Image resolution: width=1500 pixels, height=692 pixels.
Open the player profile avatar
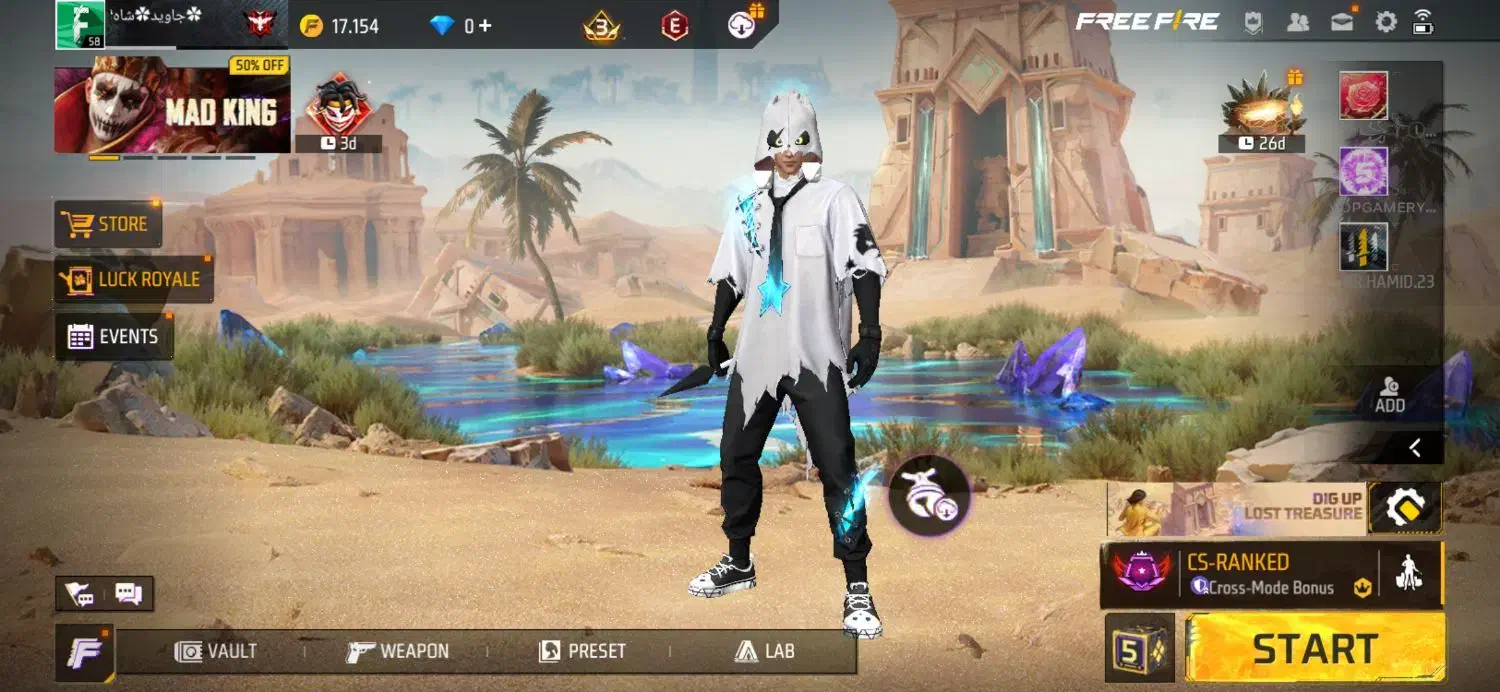pos(81,24)
